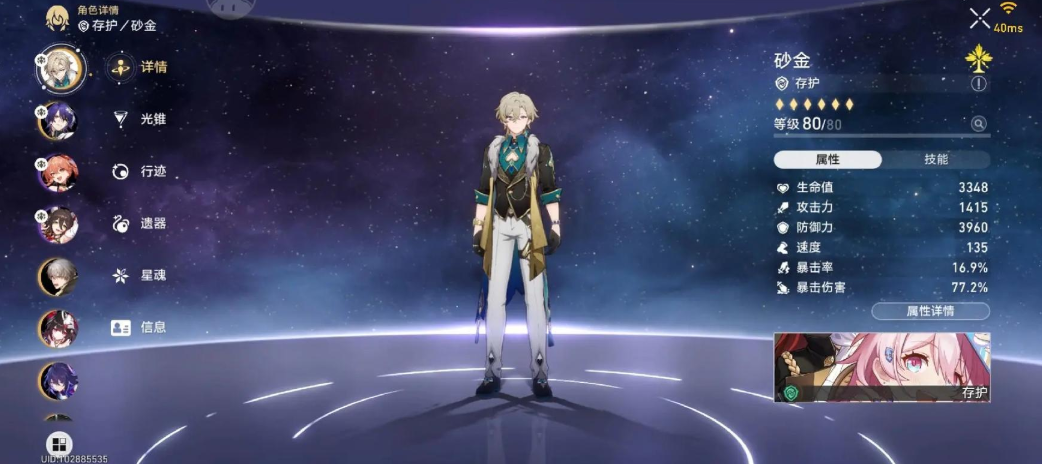This screenshot has width=1042, height=464.
Task: Click the exclamation info icon beside 存护
Action: (978, 84)
